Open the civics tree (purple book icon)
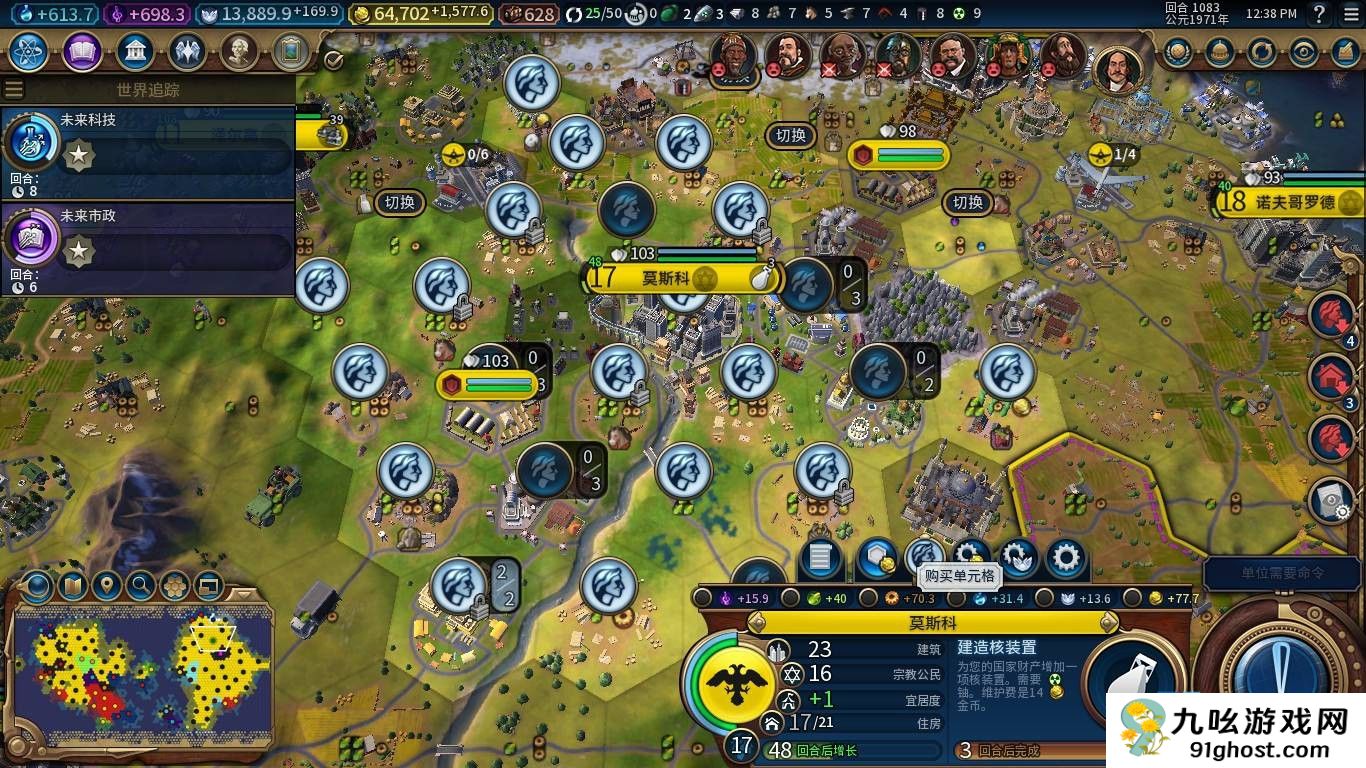This screenshot has width=1366, height=768. click(x=82, y=51)
